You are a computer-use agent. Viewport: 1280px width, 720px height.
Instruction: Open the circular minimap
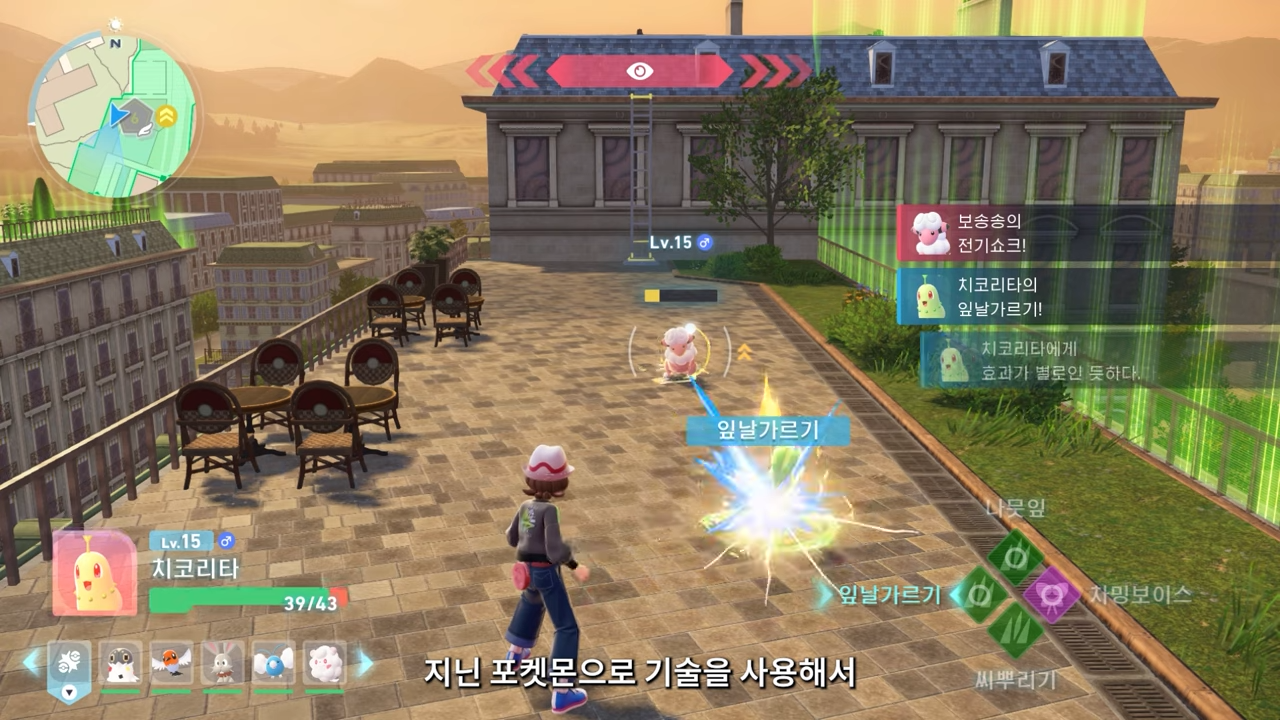pyautogui.click(x=112, y=112)
